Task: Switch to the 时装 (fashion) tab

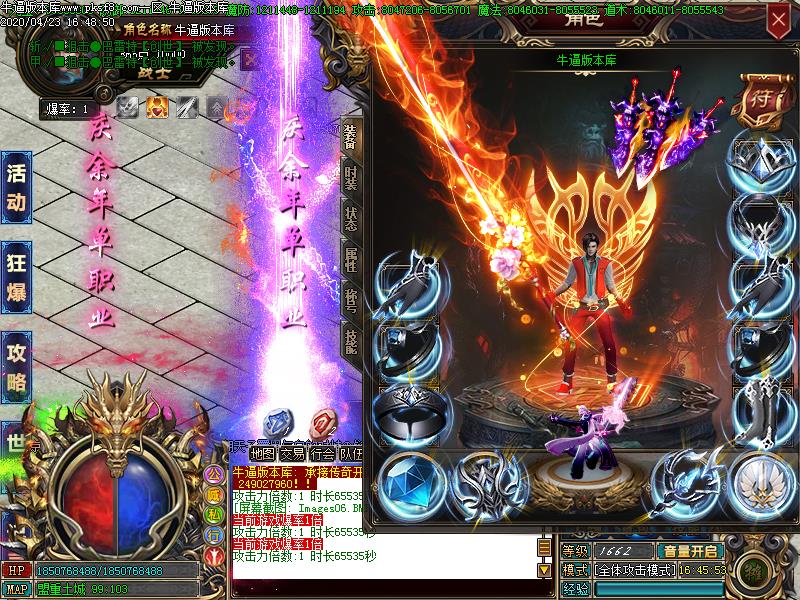Action: 350,180
